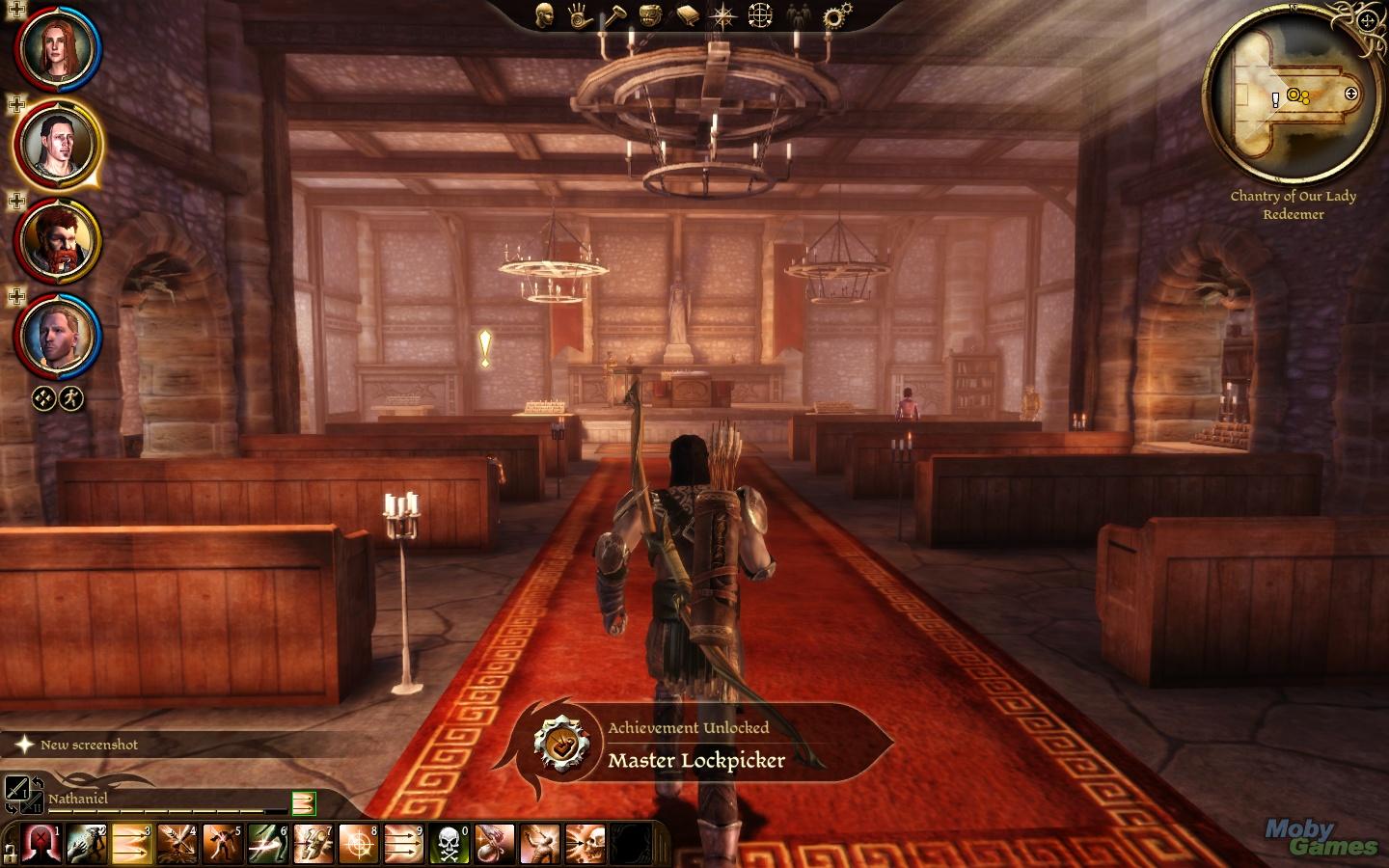Use the crosshair target ability in slot 8
The image size is (1389, 868).
pyautogui.click(x=359, y=845)
